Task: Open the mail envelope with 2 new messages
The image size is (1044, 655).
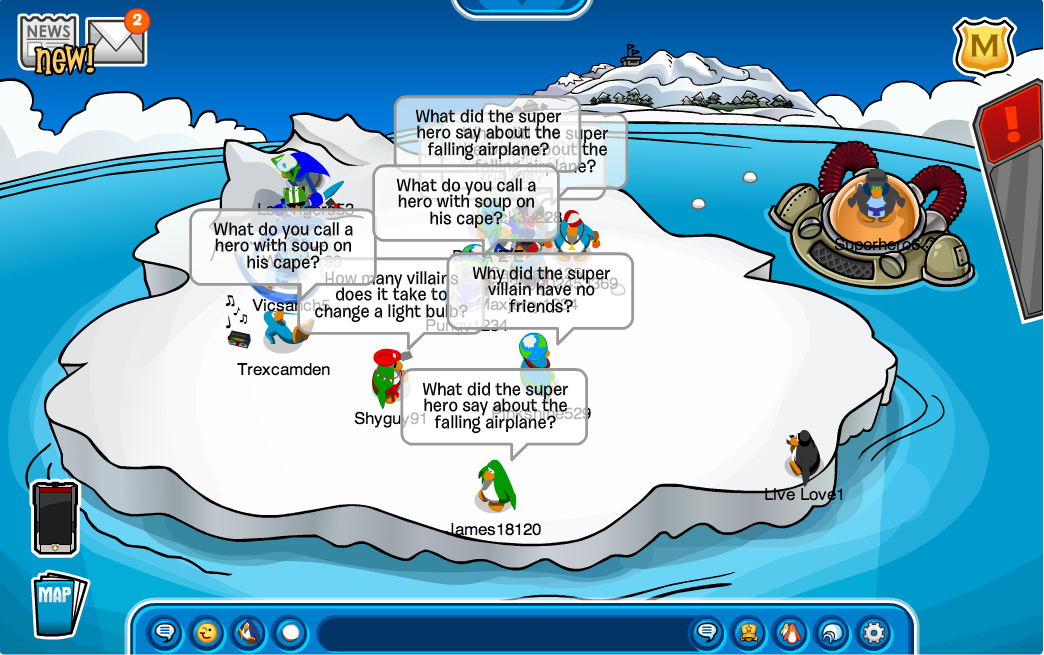Action: [x=116, y=42]
